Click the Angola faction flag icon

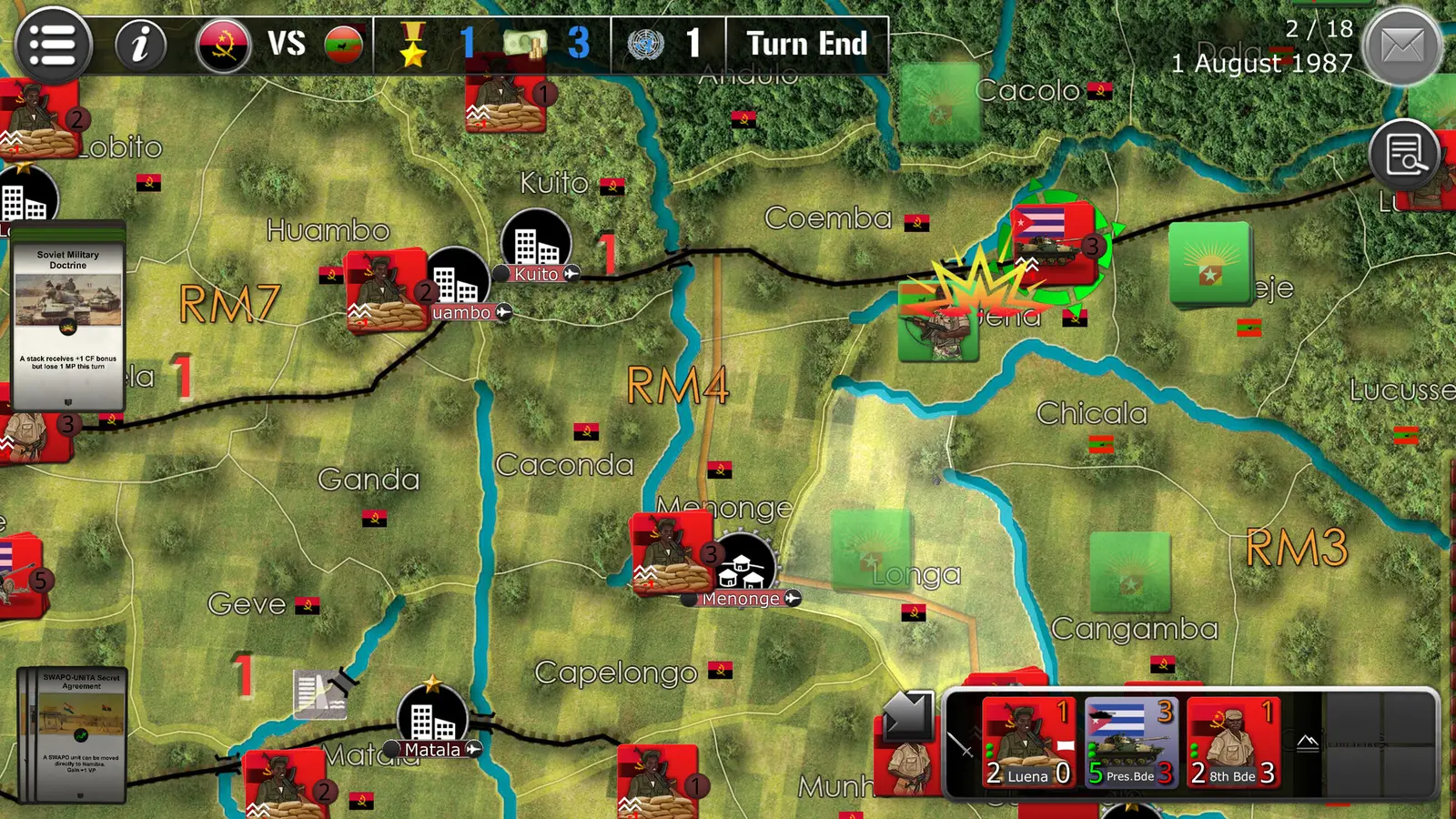click(x=225, y=42)
